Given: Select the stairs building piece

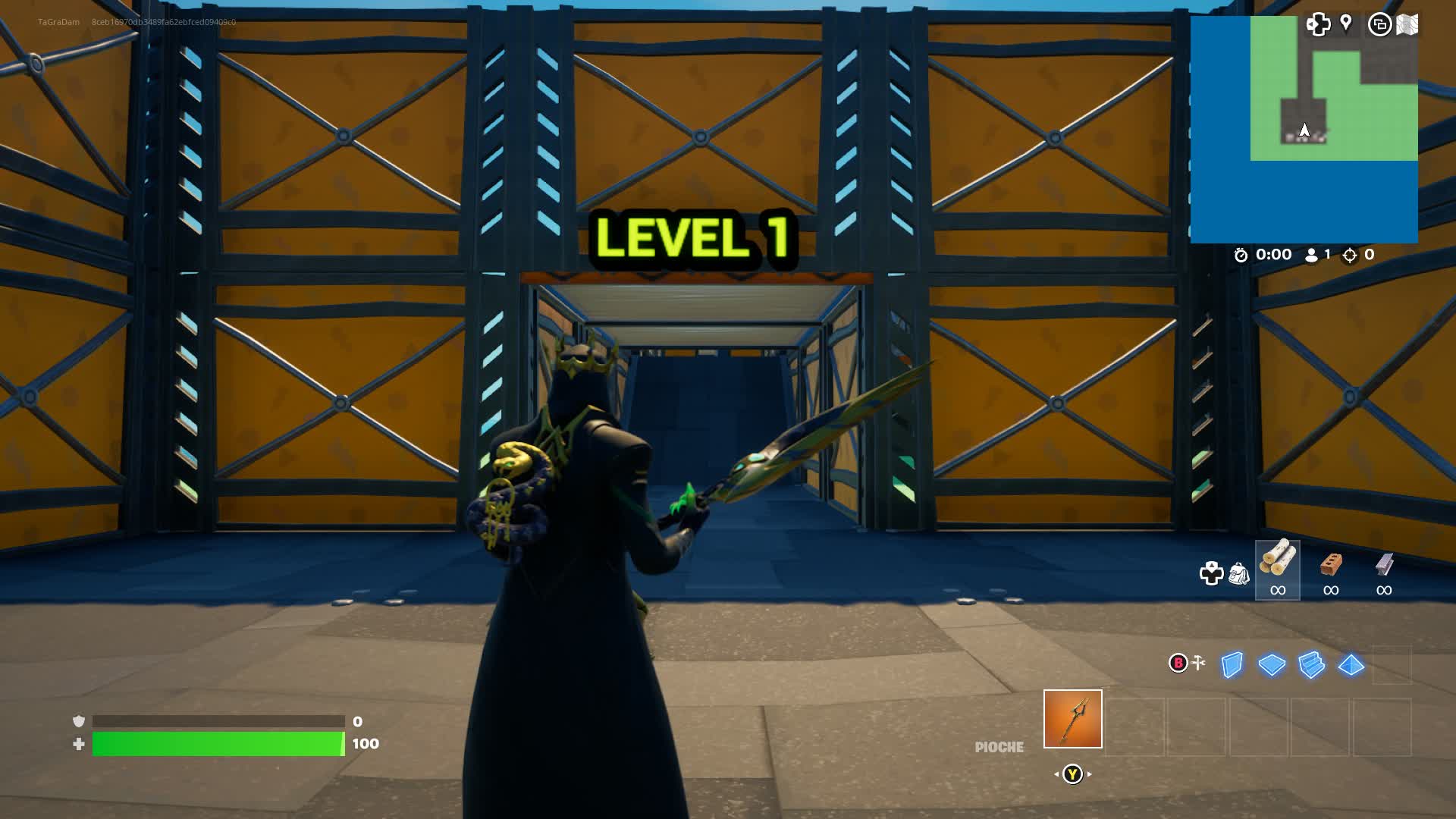Looking at the screenshot, I should click(1311, 665).
